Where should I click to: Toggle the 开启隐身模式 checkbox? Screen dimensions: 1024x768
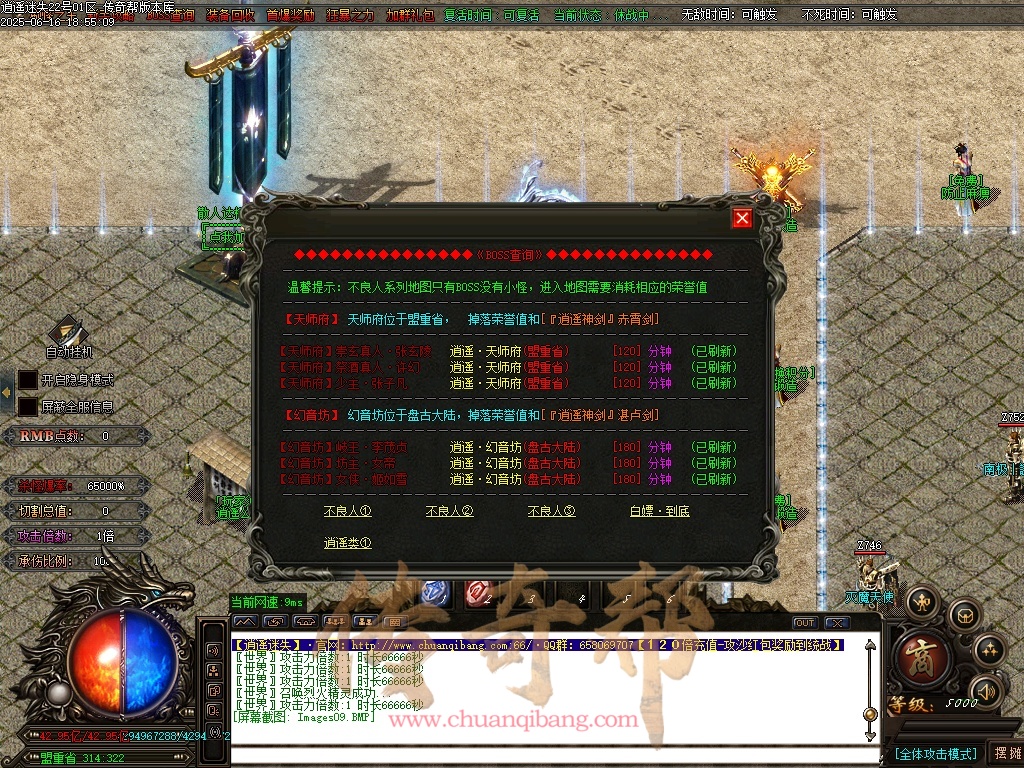tap(28, 380)
